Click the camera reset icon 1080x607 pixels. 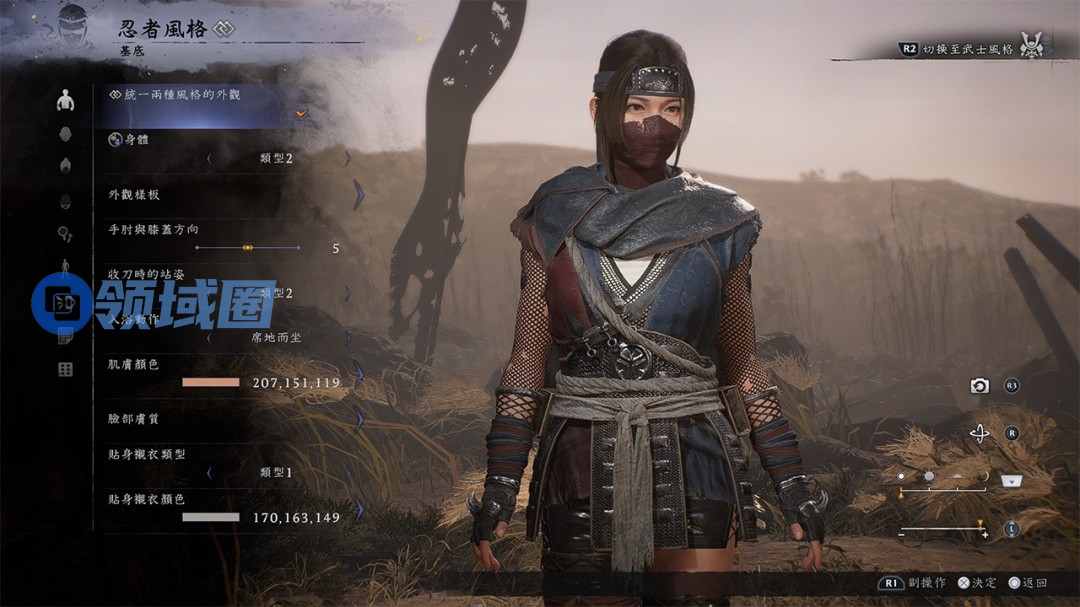click(980, 386)
